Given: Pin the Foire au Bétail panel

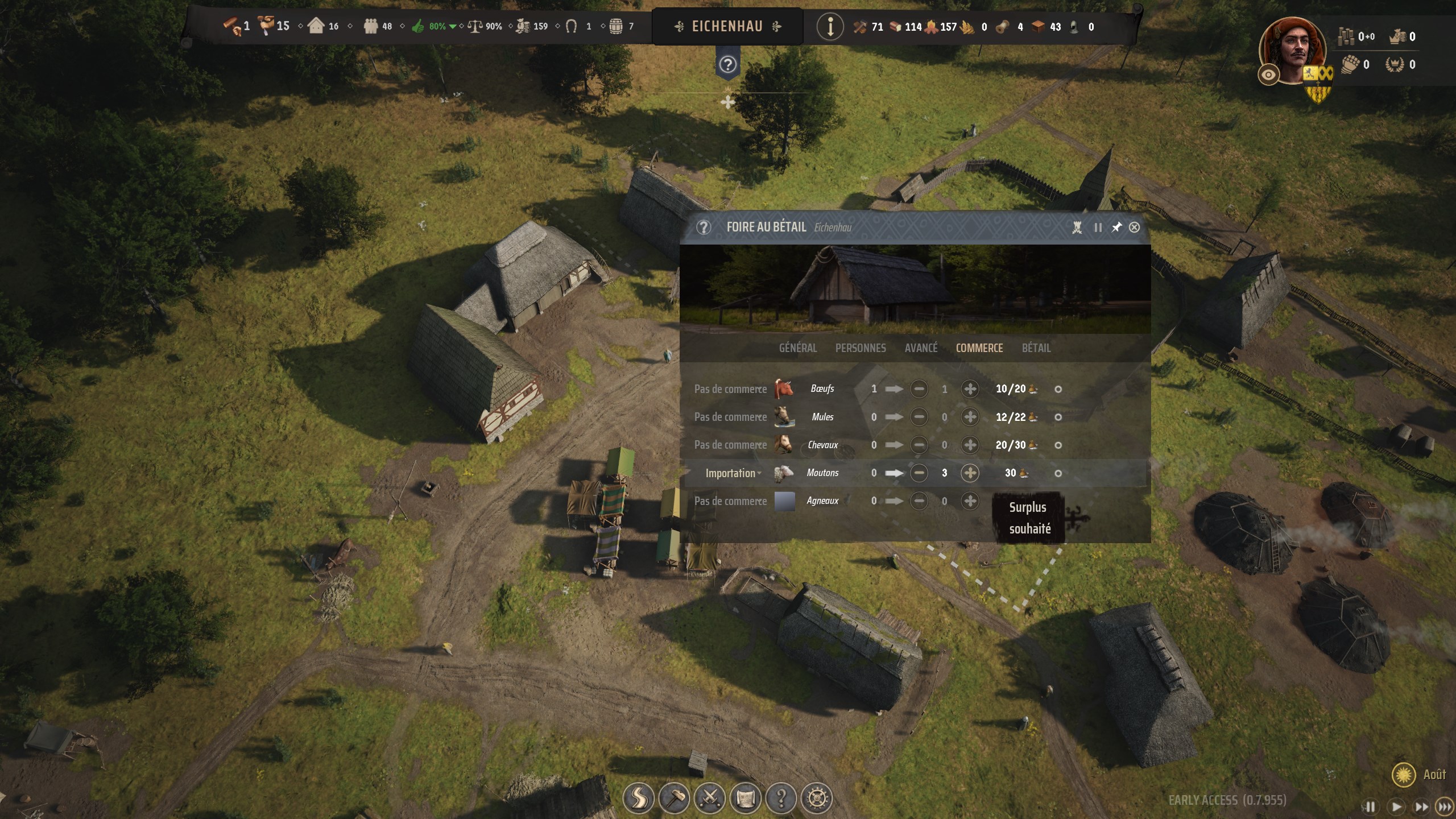Looking at the screenshot, I should click(x=1115, y=227).
